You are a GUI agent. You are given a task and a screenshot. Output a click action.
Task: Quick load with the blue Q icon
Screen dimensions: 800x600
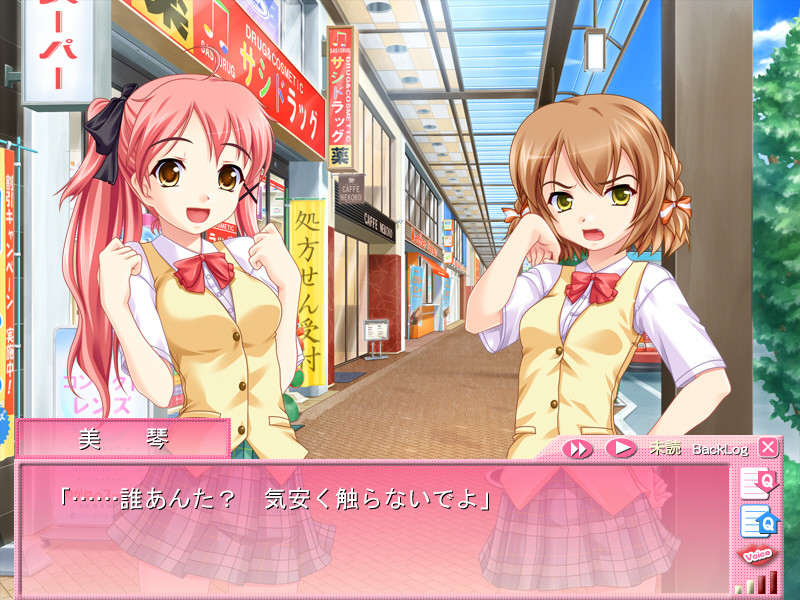tap(756, 520)
